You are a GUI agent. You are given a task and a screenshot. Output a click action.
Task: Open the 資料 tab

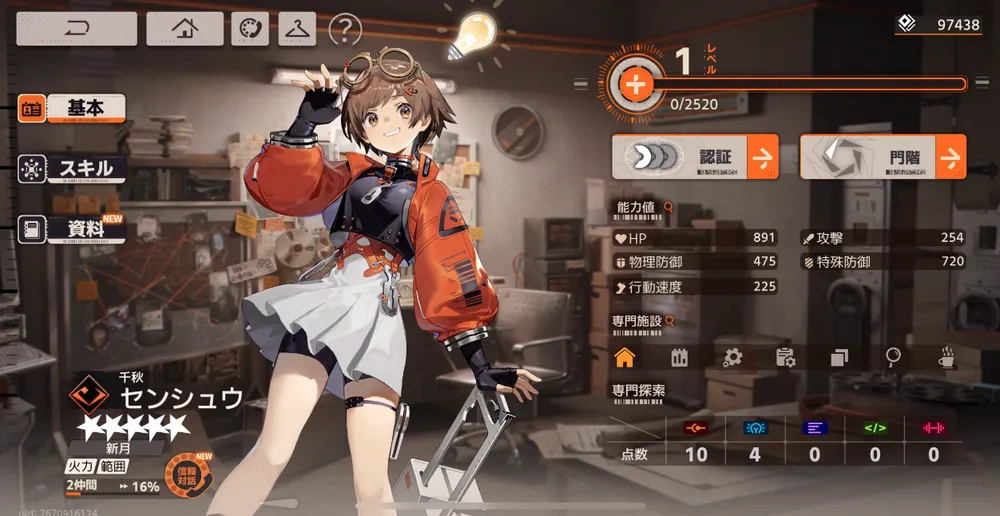[x=72, y=229]
